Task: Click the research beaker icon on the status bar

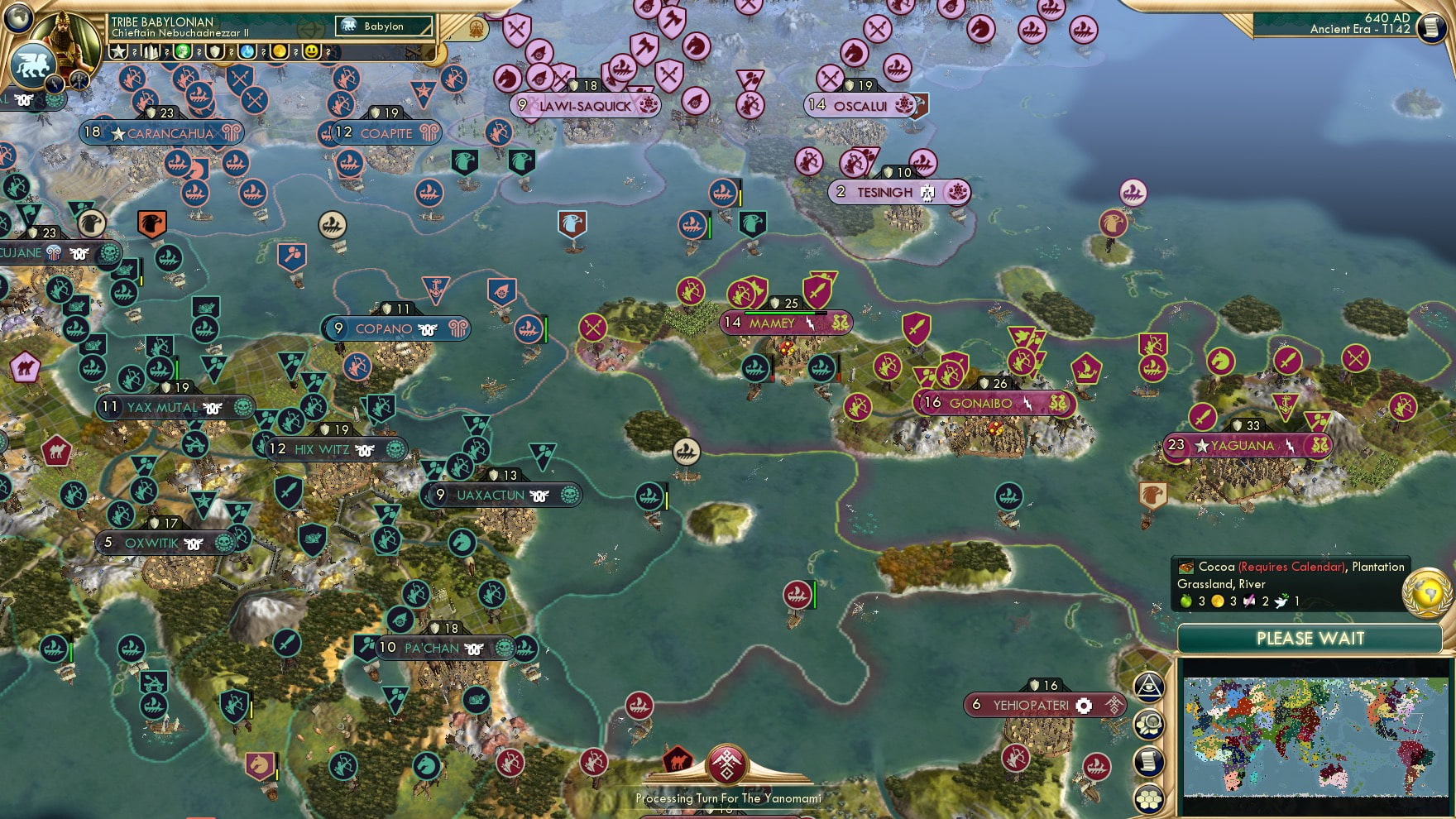Action: tap(248, 52)
